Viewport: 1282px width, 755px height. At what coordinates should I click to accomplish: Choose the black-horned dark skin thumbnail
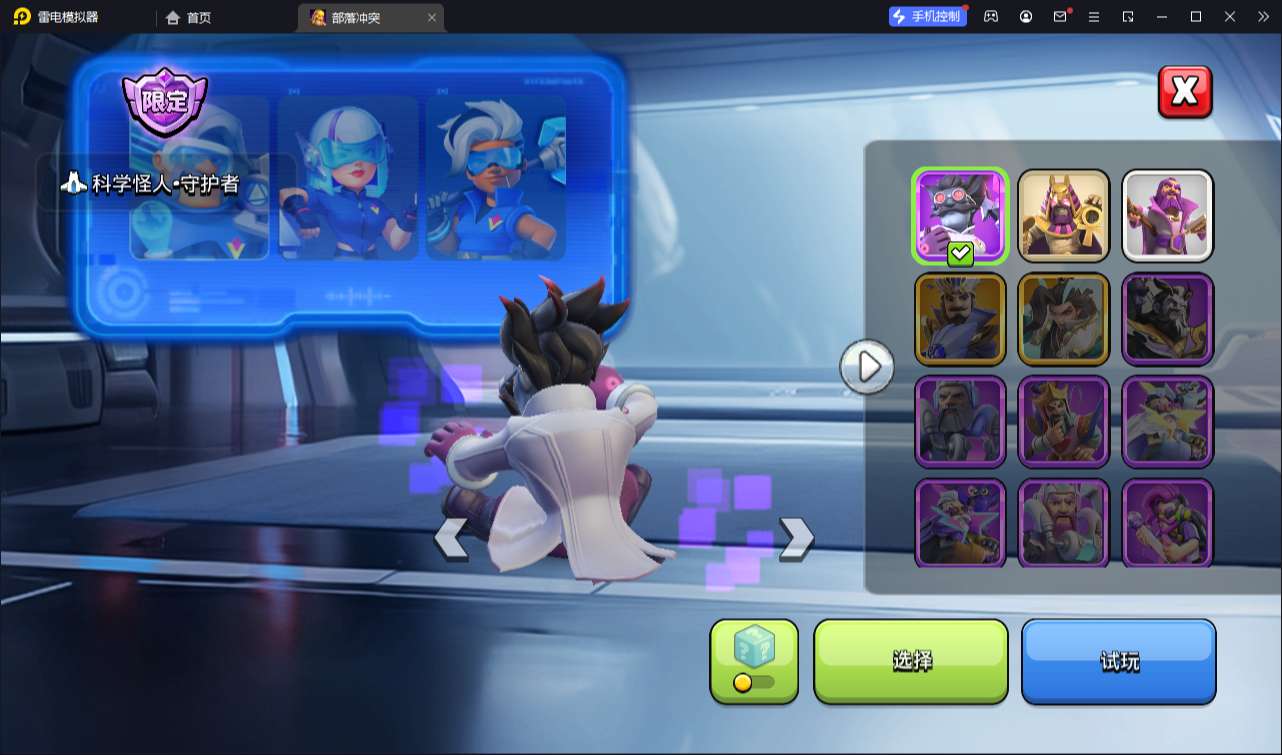[1167, 319]
